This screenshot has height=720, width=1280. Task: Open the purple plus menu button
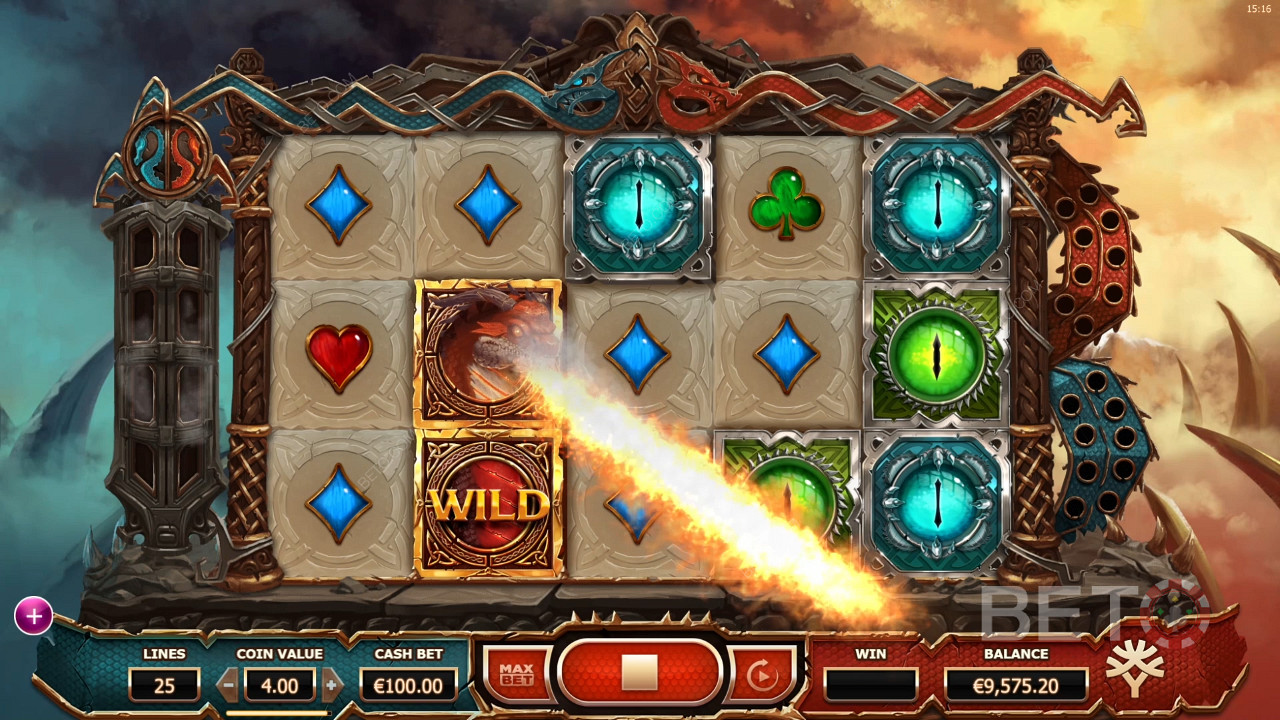coord(33,617)
